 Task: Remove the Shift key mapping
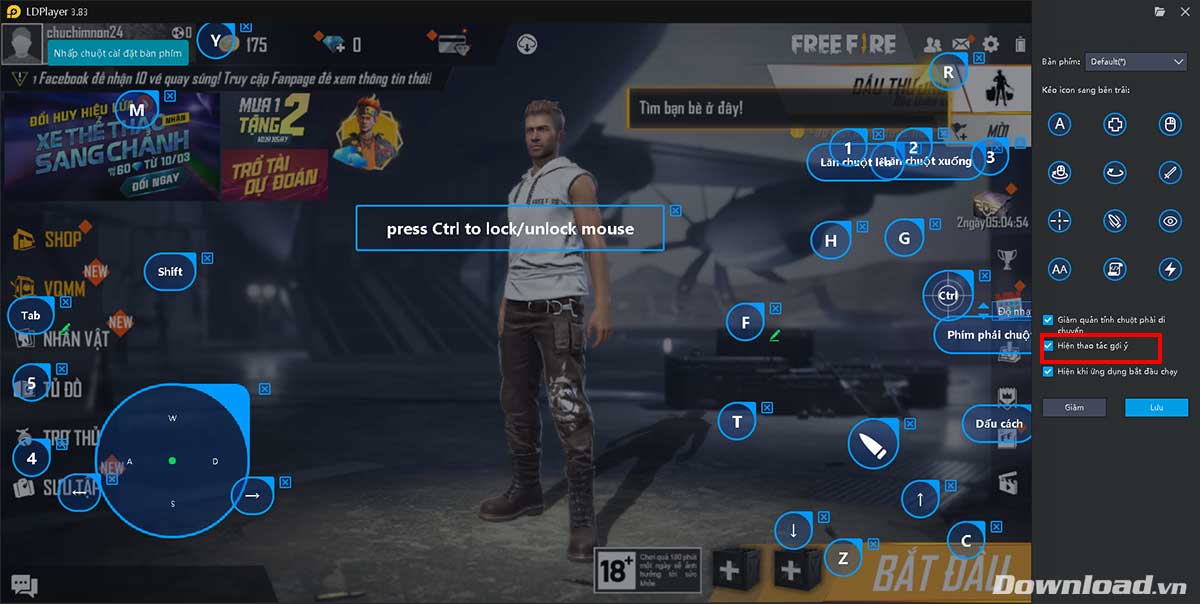(207, 257)
